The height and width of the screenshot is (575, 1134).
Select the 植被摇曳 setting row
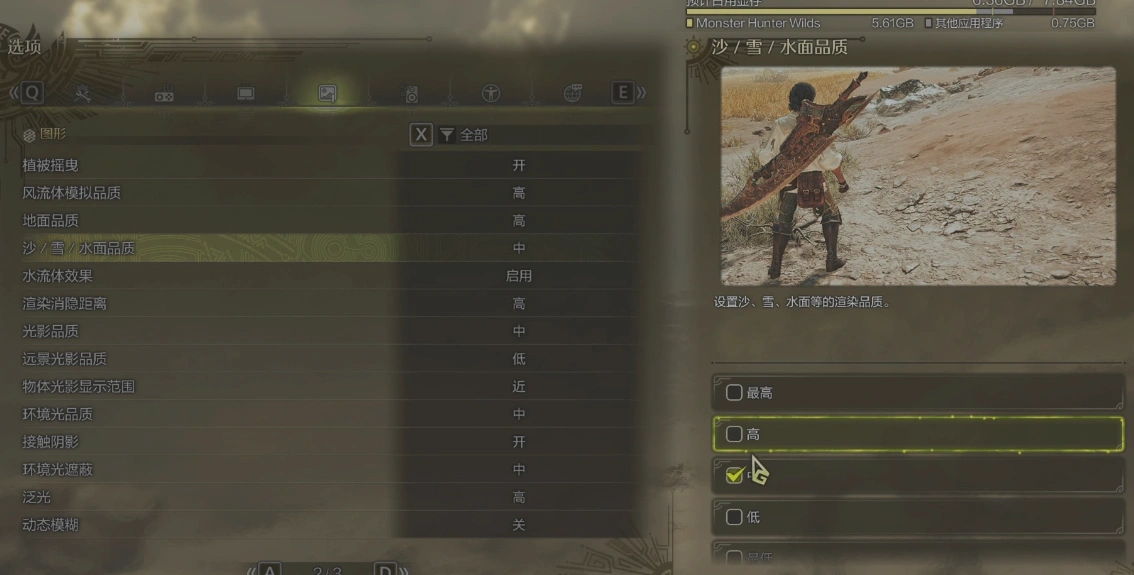328,165
